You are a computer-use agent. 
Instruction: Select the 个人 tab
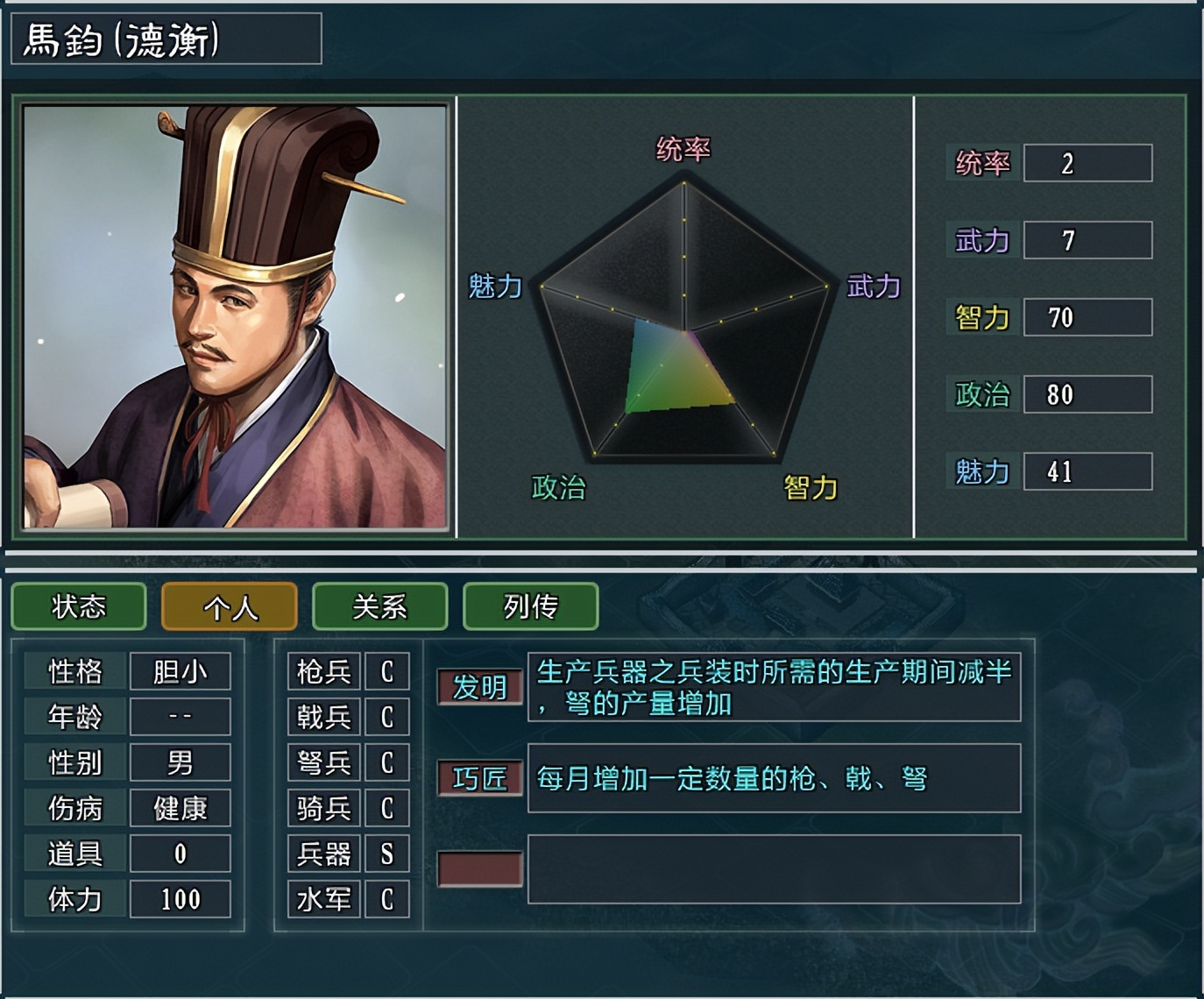(x=229, y=606)
